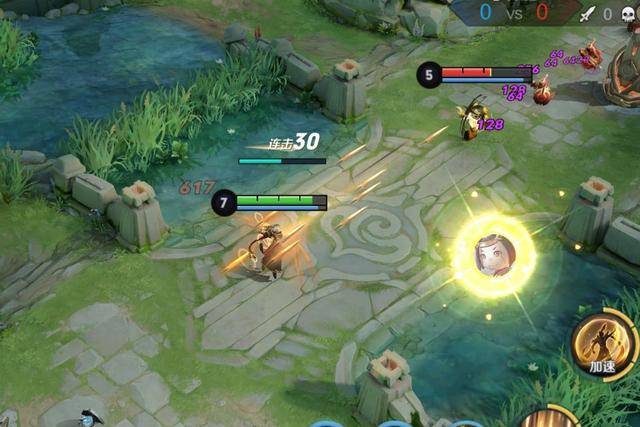The image size is (640, 427).
Task: Tap the glowing hero portrait icon
Action: [x=493, y=255]
